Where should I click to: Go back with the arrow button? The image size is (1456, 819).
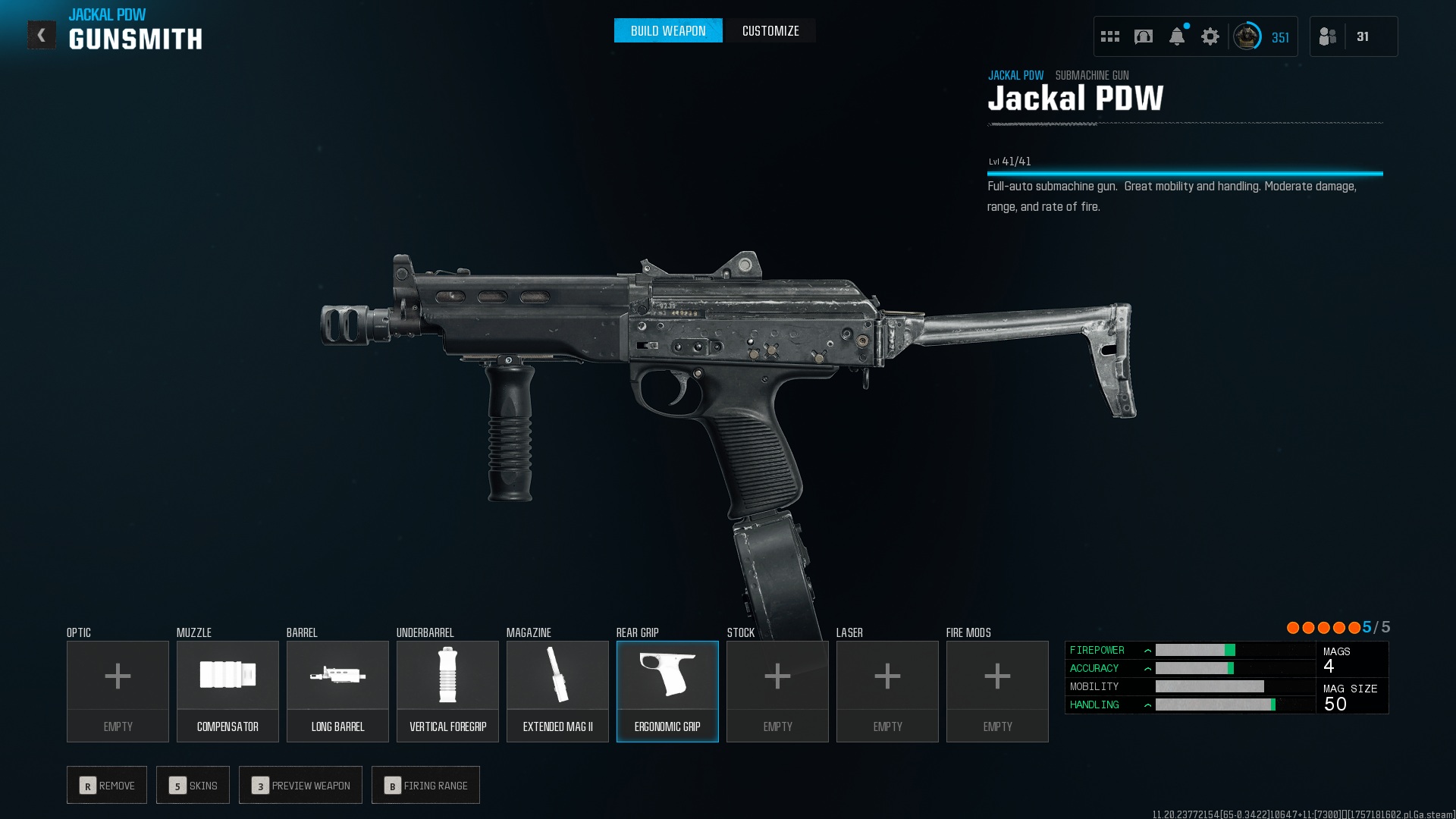[42, 35]
